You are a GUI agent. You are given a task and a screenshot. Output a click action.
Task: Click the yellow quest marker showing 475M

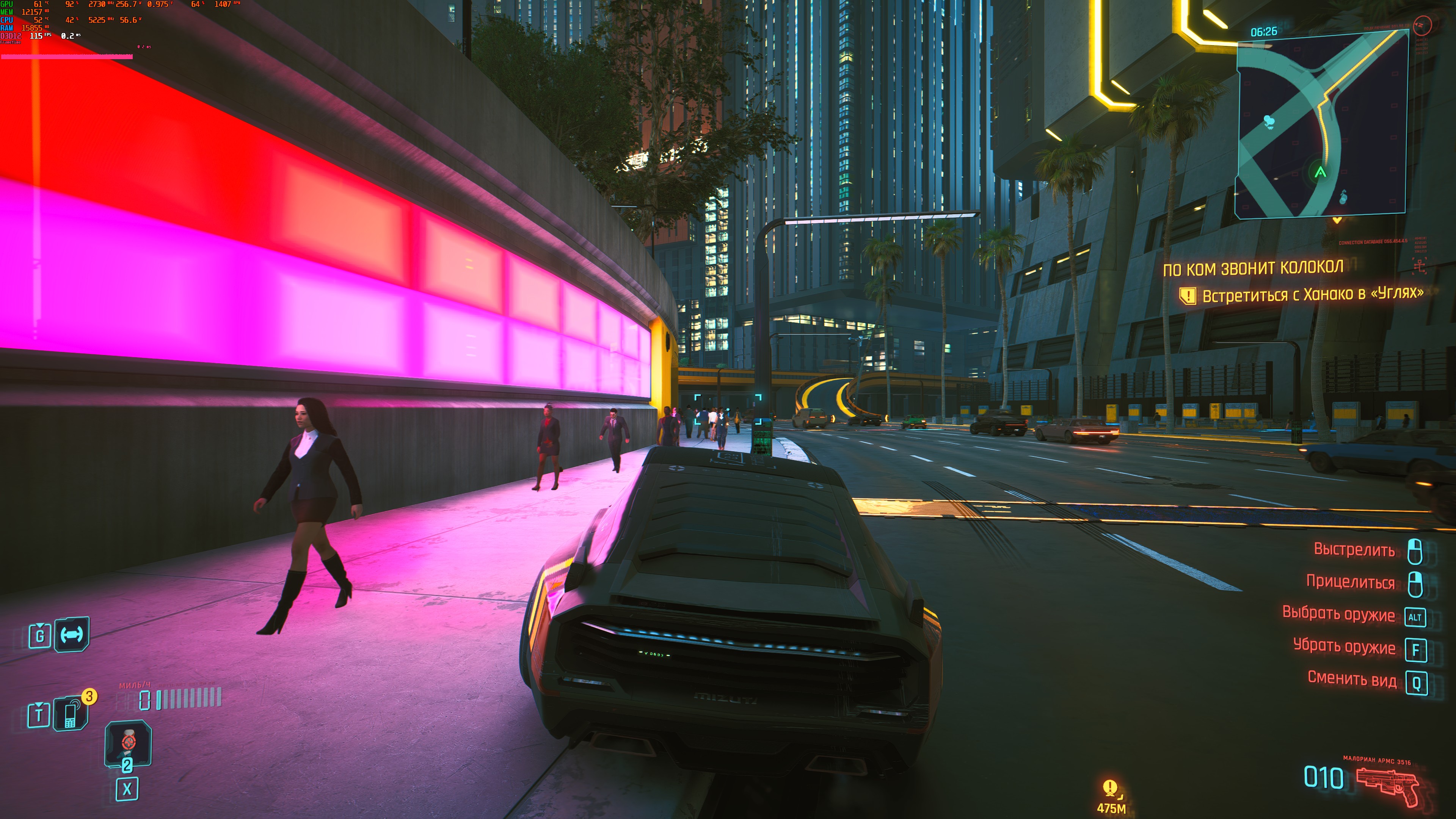1110,788
